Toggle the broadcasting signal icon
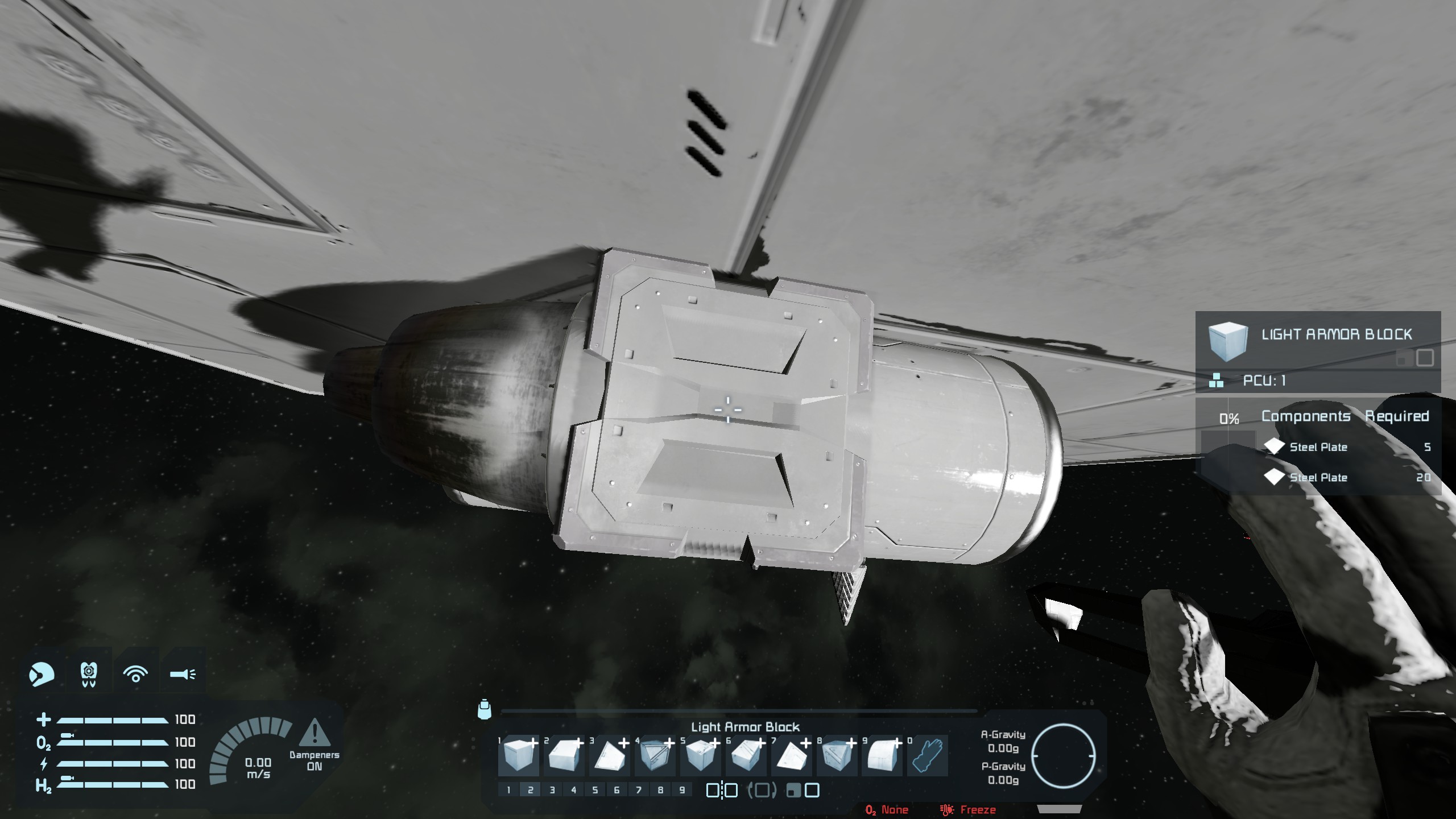Image resolution: width=1456 pixels, height=819 pixels. [x=135, y=675]
